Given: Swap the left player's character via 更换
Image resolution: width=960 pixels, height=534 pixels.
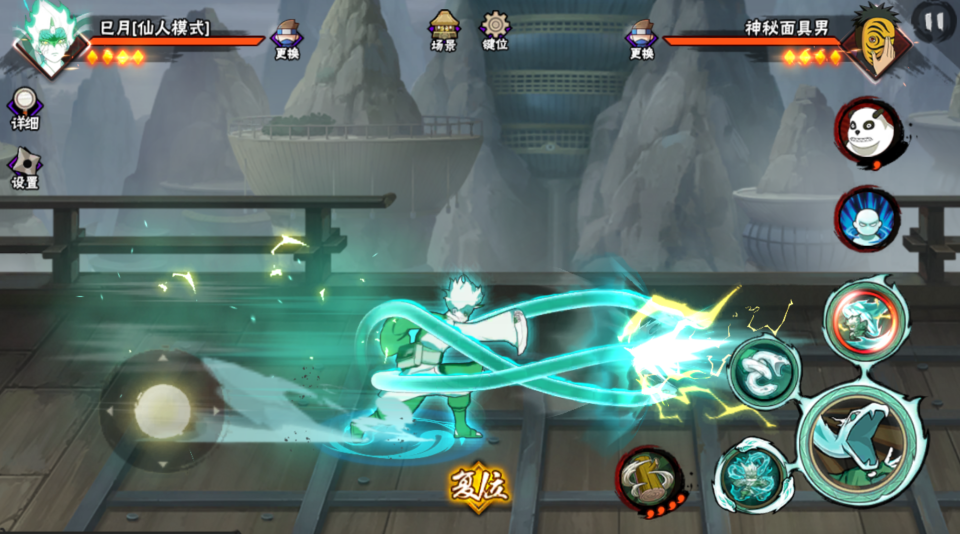Looking at the screenshot, I should [287, 38].
